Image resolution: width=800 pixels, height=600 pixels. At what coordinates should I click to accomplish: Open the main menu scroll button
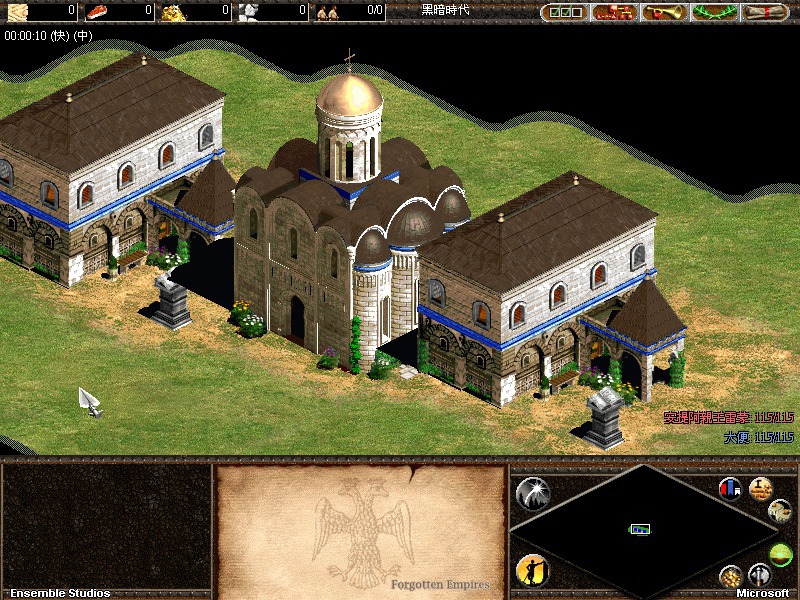(766, 12)
